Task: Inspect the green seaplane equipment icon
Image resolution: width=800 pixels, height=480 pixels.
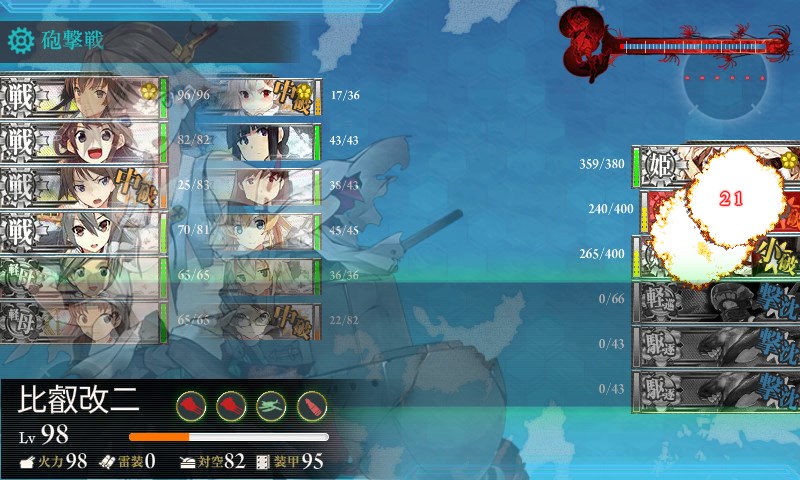Action: (x=271, y=405)
